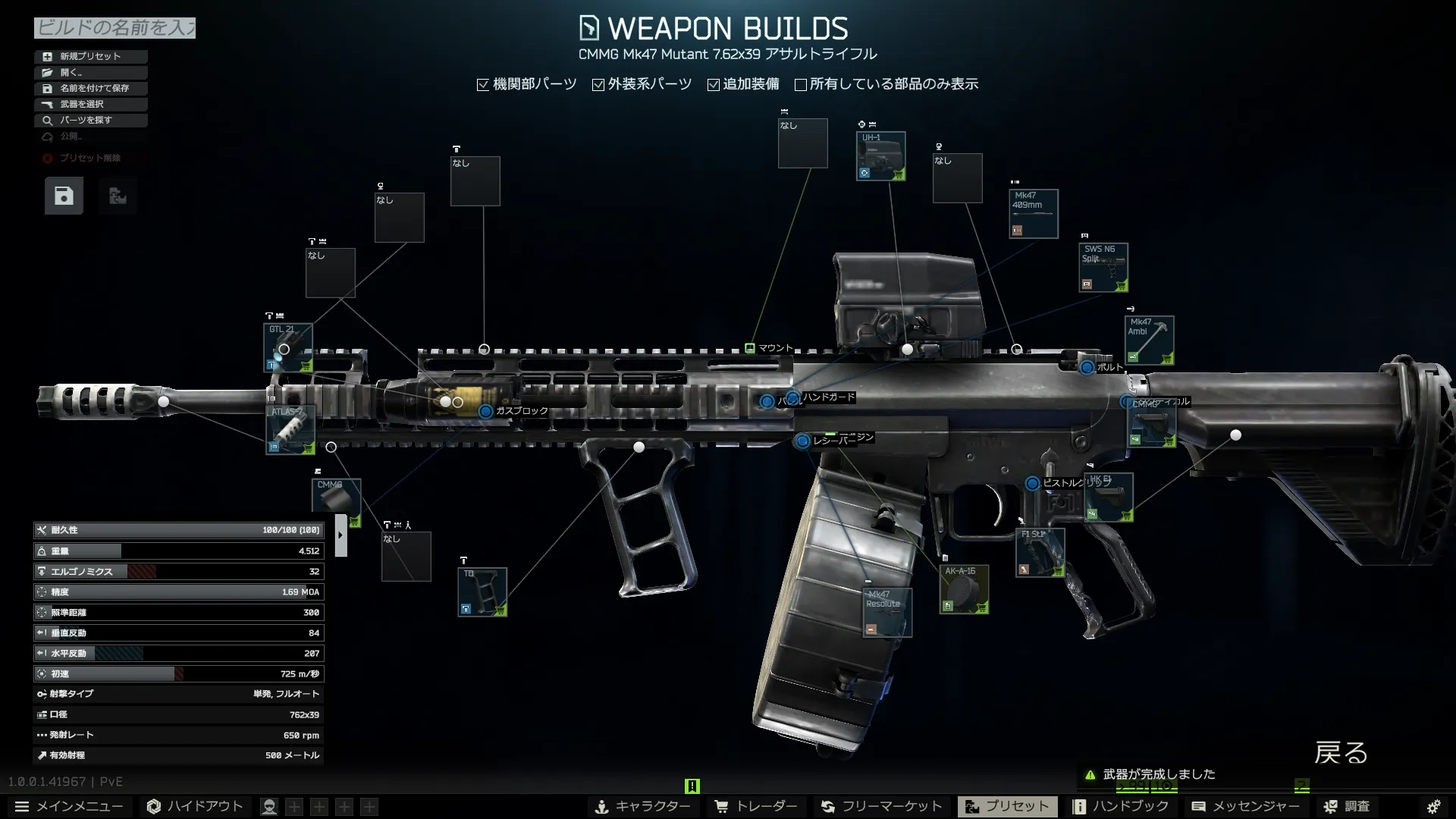Select the UH-1 sight slot
Screen dimensions: 1456x819
[x=880, y=156]
